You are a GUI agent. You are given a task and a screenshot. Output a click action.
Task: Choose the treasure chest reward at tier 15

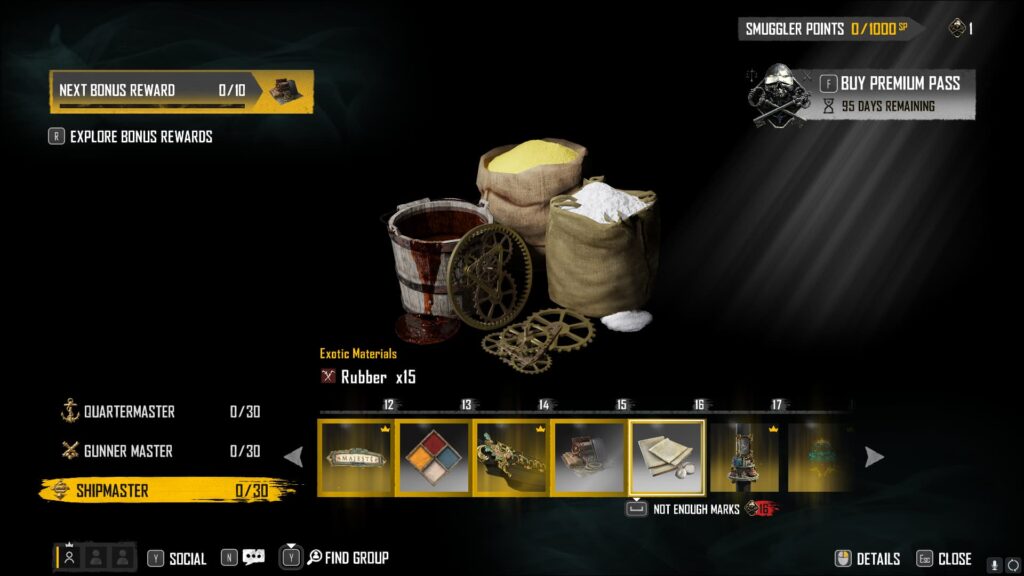pos(588,457)
